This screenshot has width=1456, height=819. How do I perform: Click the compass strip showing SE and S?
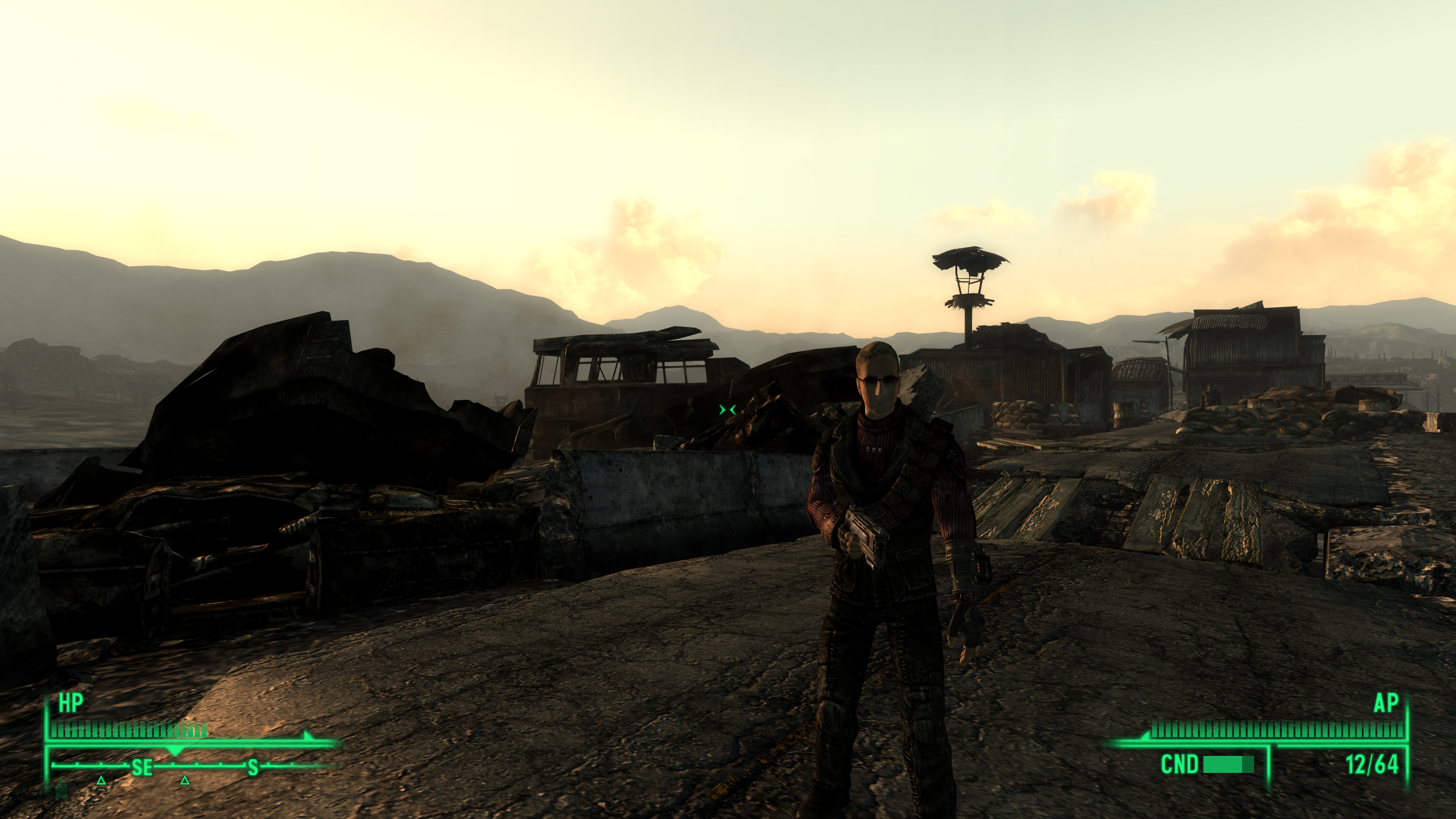pos(193,767)
